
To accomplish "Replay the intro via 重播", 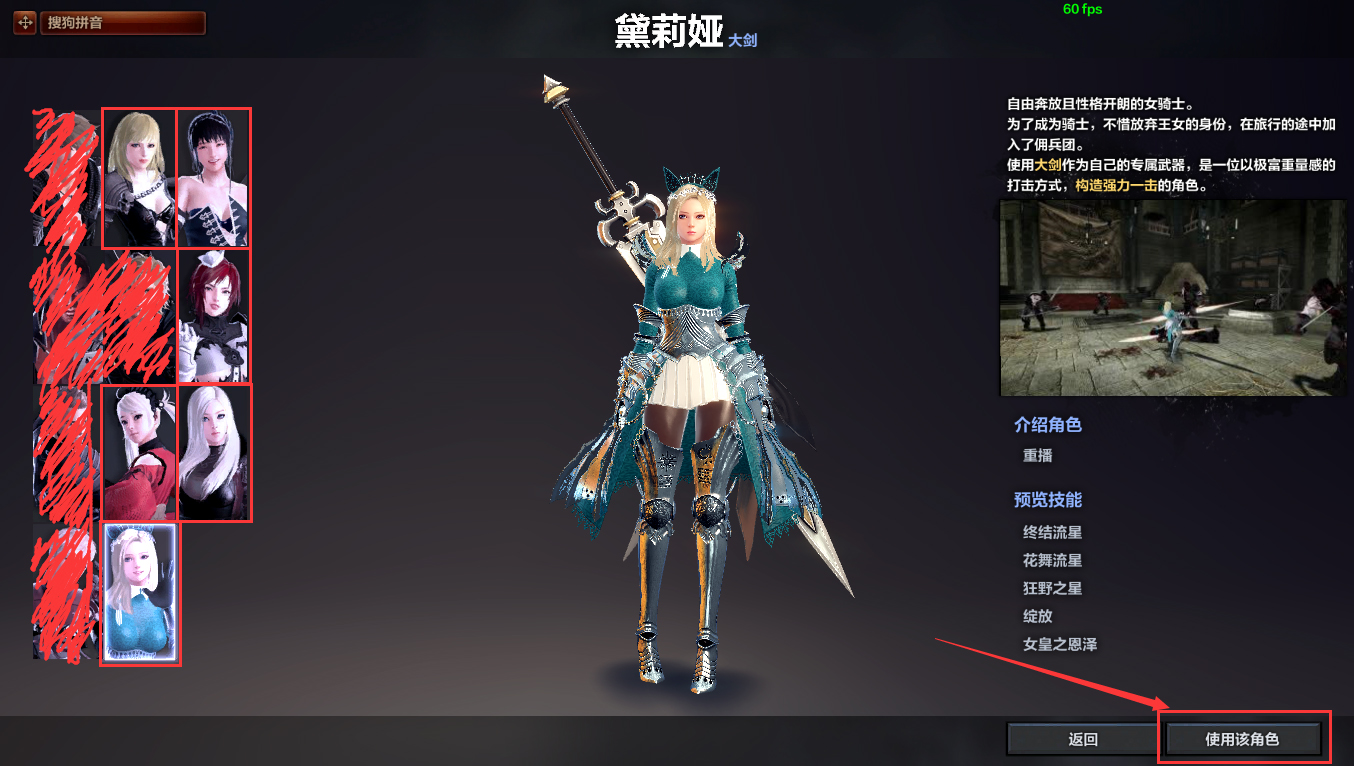I will pos(1037,456).
